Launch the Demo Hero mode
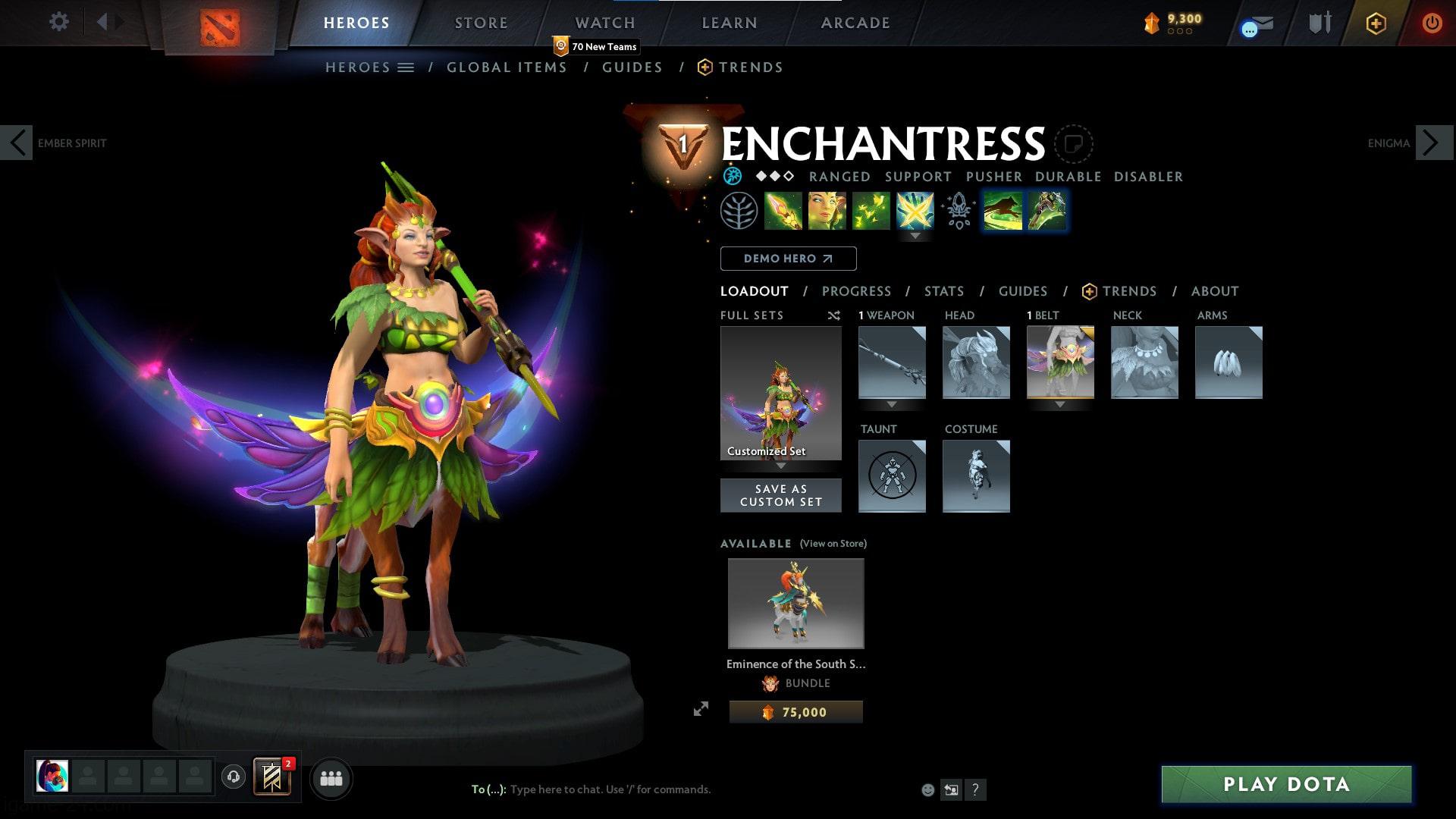This screenshot has height=819, width=1456. click(788, 259)
